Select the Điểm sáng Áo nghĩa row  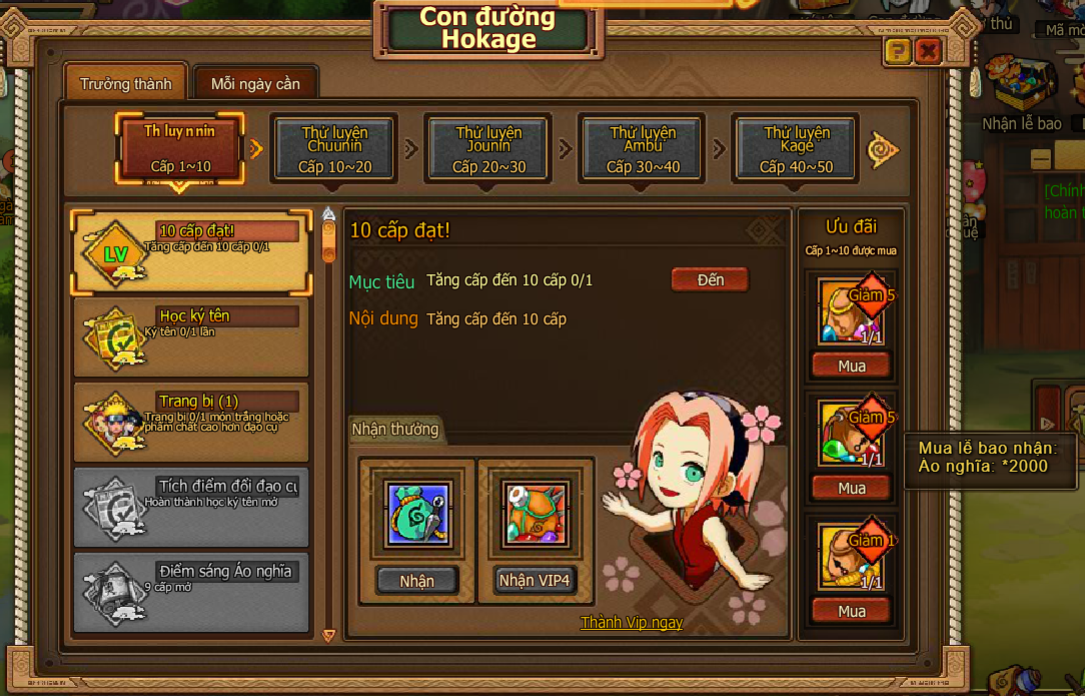190,591
